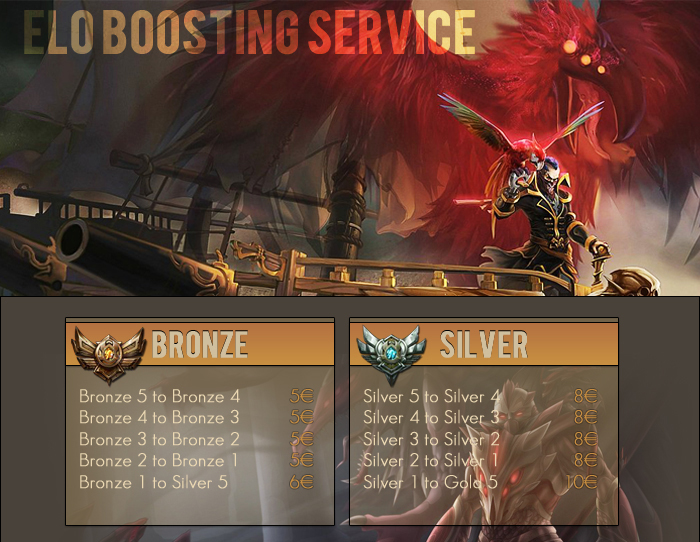Click the Silver tier header
The height and width of the screenshot is (542, 700).
coord(484,345)
